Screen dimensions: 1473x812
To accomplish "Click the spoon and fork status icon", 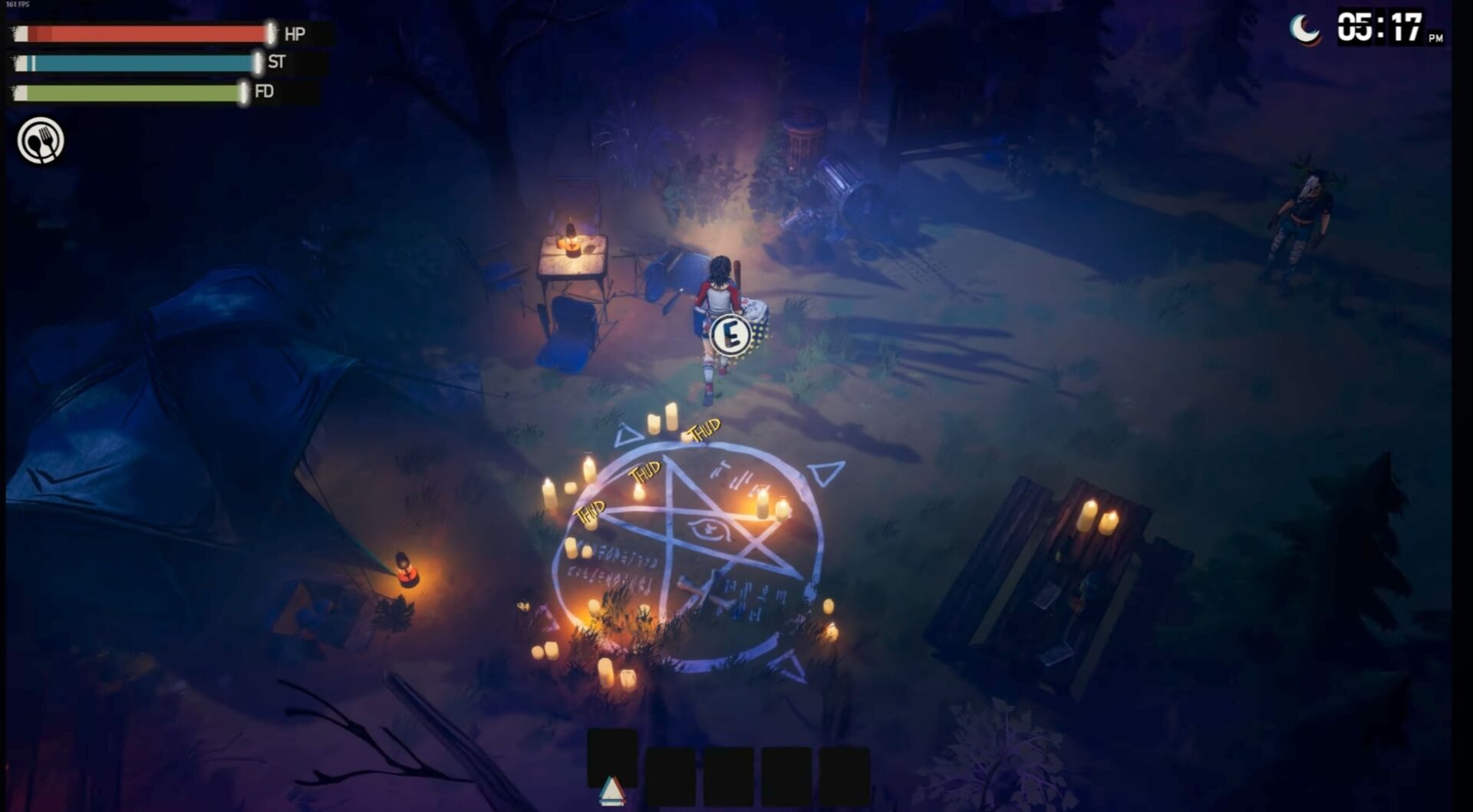I will click(41, 140).
